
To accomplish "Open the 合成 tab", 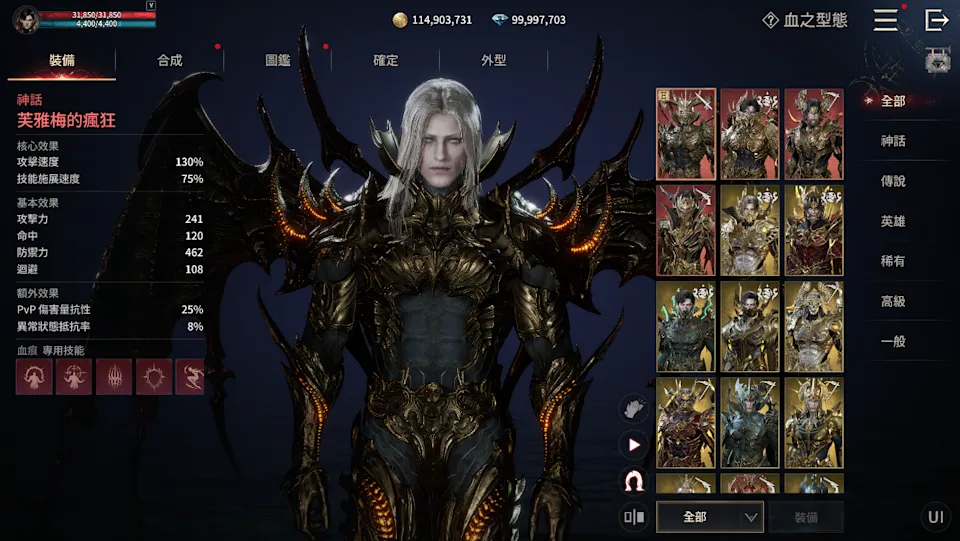I will (170, 60).
